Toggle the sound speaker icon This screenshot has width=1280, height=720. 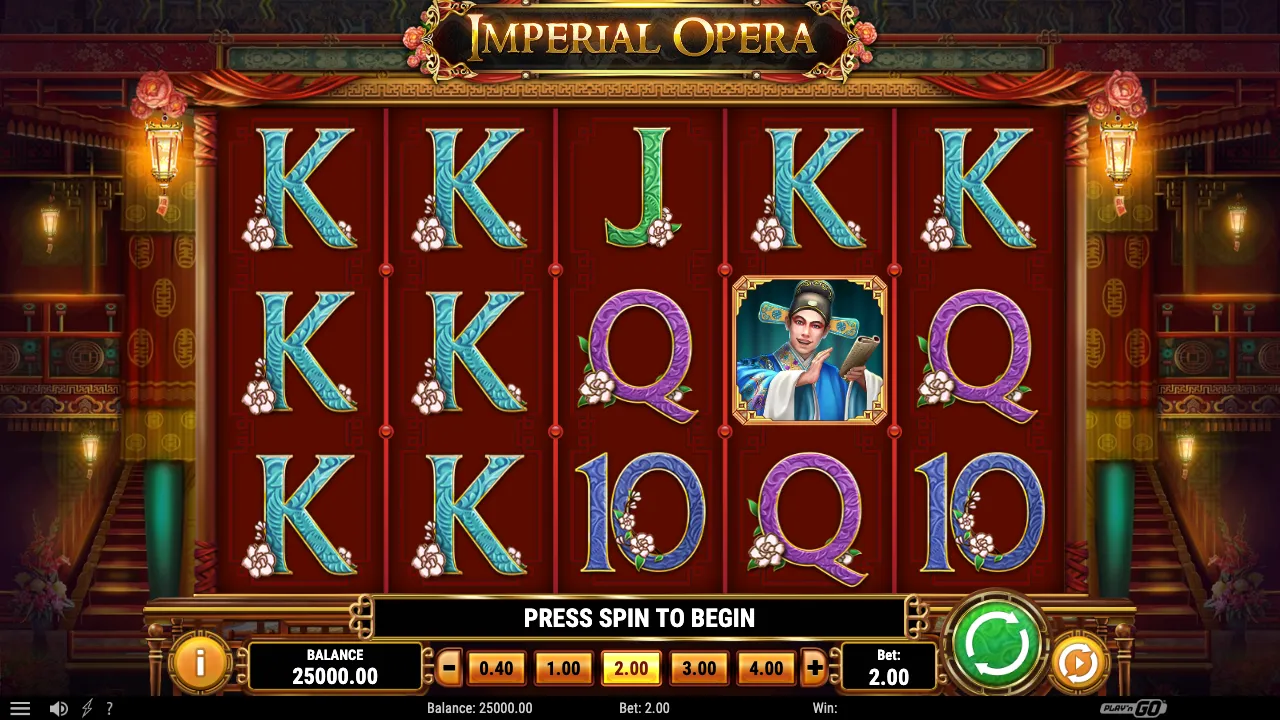[59, 708]
